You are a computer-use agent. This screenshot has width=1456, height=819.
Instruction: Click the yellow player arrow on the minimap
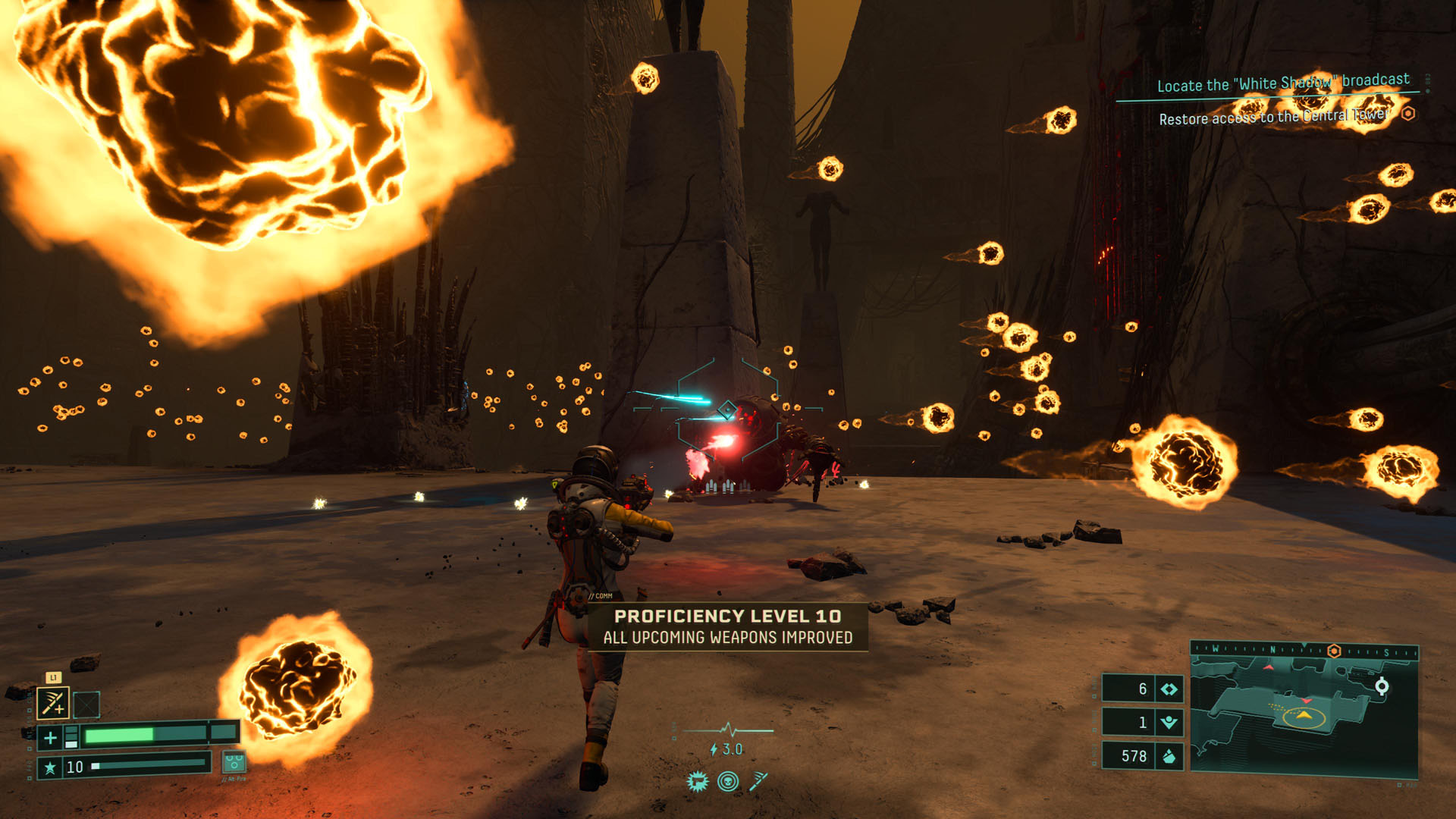tap(1303, 714)
